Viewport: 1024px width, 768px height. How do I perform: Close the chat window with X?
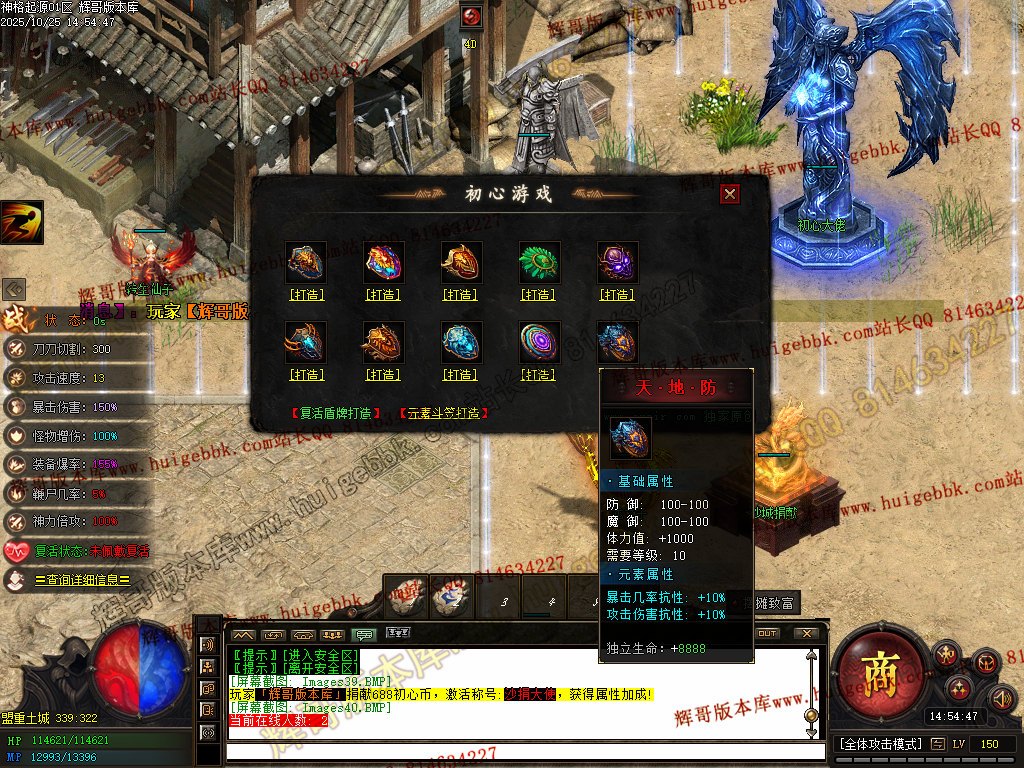[x=805, y=634]
